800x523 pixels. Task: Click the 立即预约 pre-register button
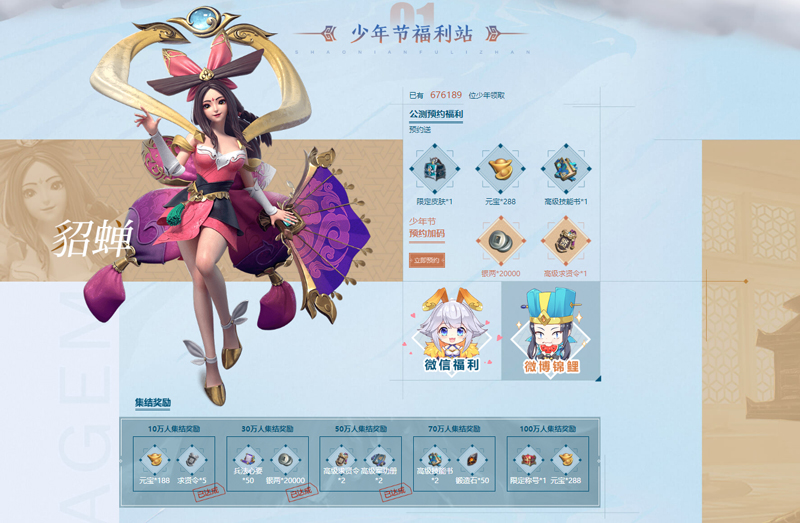[x=427, y=260]
